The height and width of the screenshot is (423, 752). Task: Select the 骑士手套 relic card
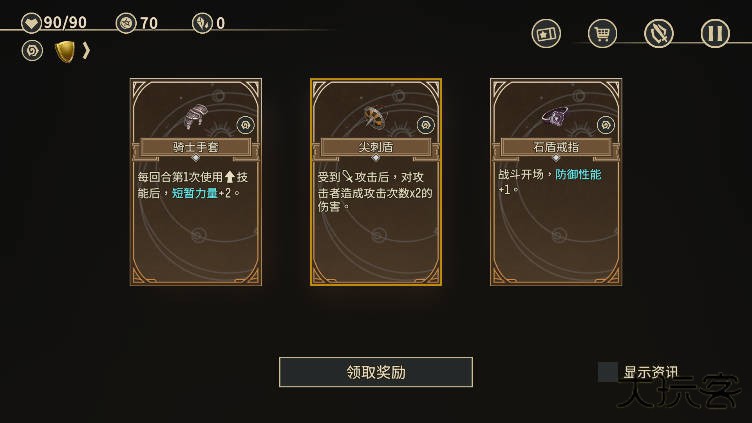coord(196,182)
